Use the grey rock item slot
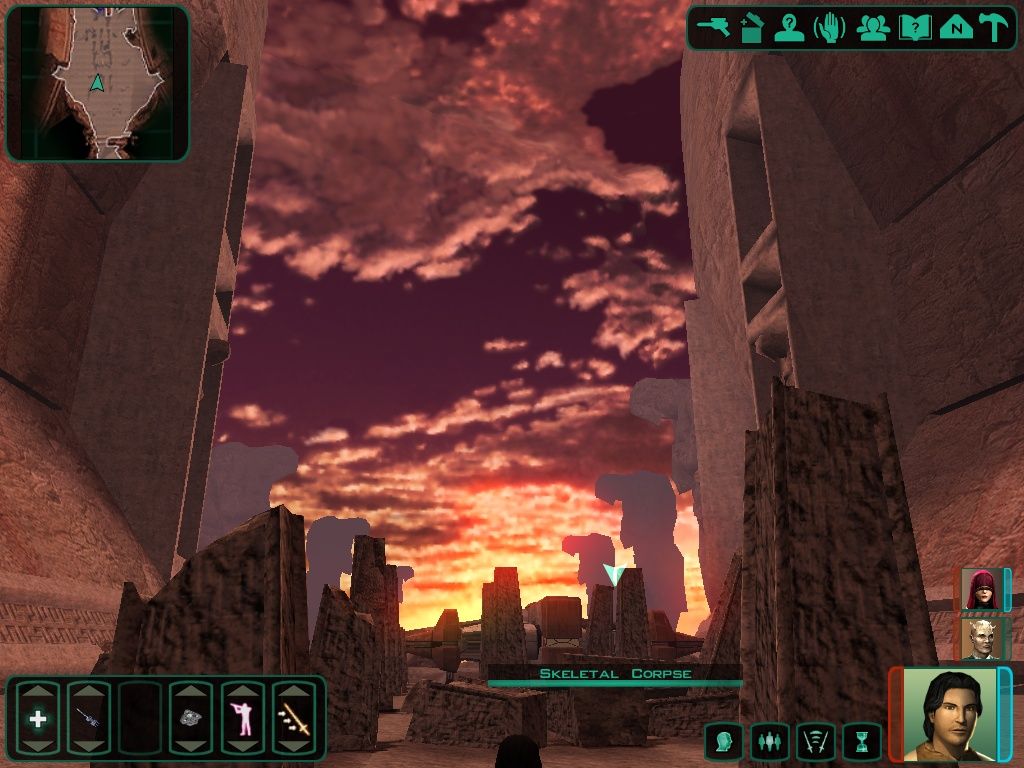 point(191,718)
